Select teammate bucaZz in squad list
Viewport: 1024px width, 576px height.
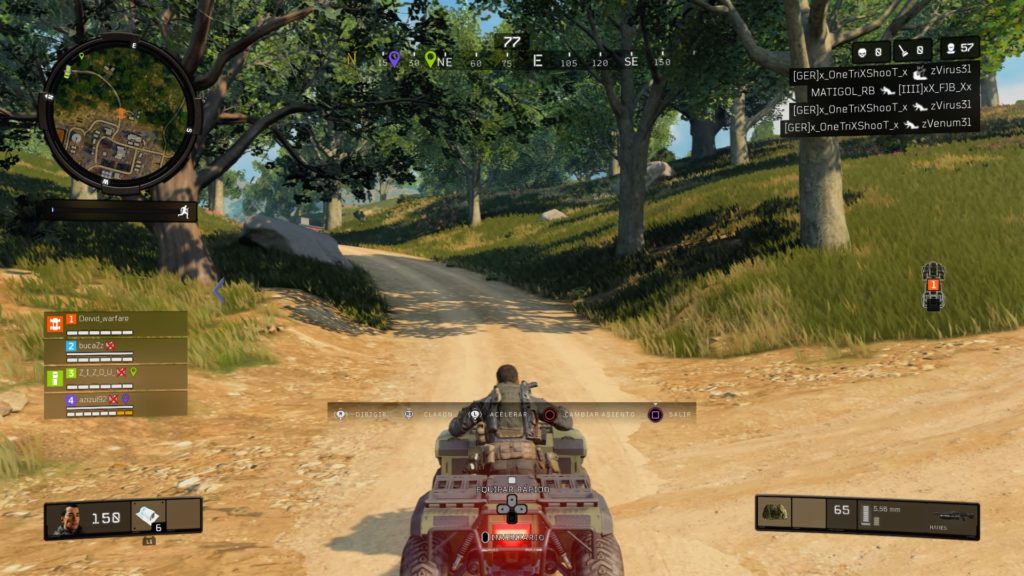click(115, 350)
